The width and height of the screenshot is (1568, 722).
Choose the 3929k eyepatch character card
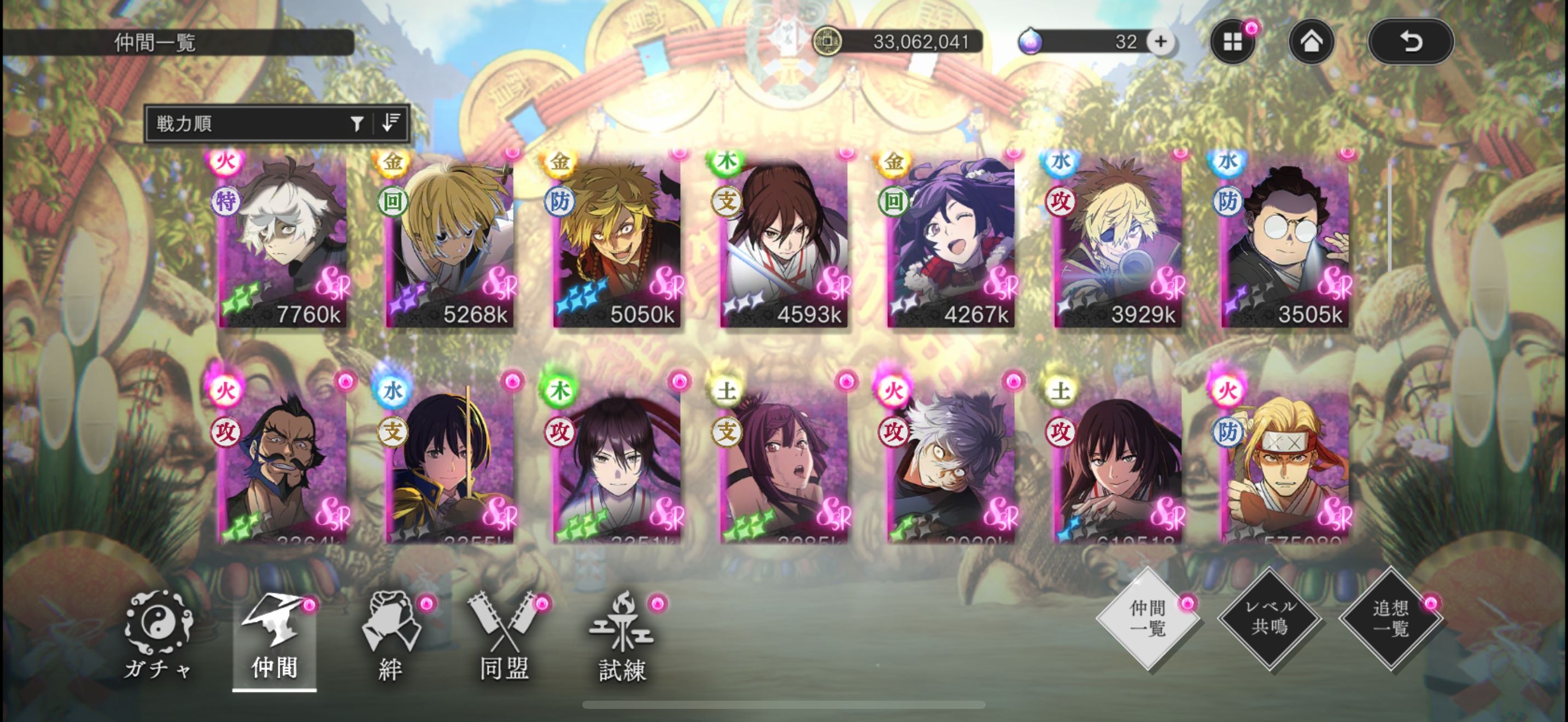[1118, 241]
